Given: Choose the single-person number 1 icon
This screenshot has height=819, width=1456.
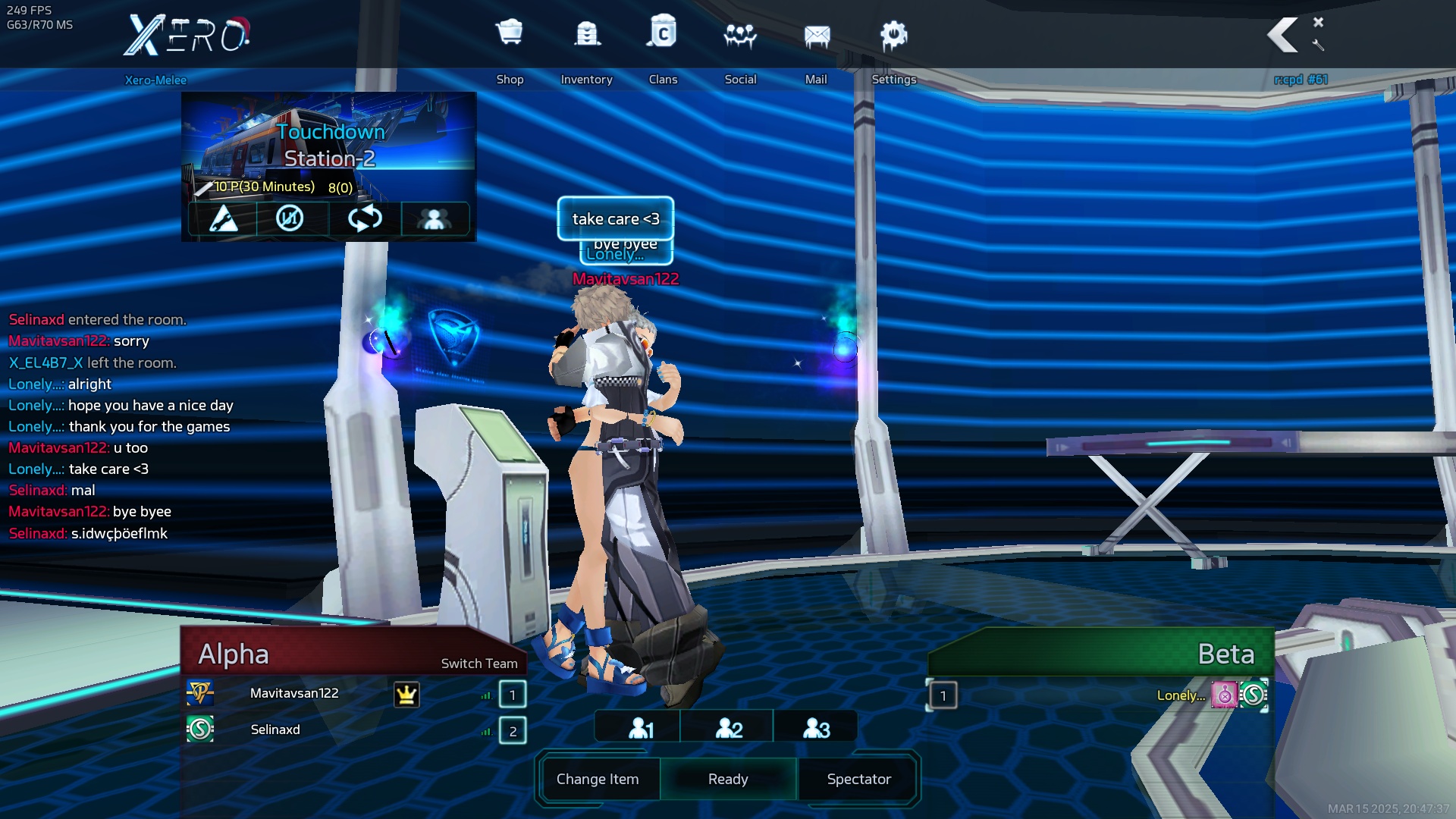Looking at the screenshot, I should 641,728.
